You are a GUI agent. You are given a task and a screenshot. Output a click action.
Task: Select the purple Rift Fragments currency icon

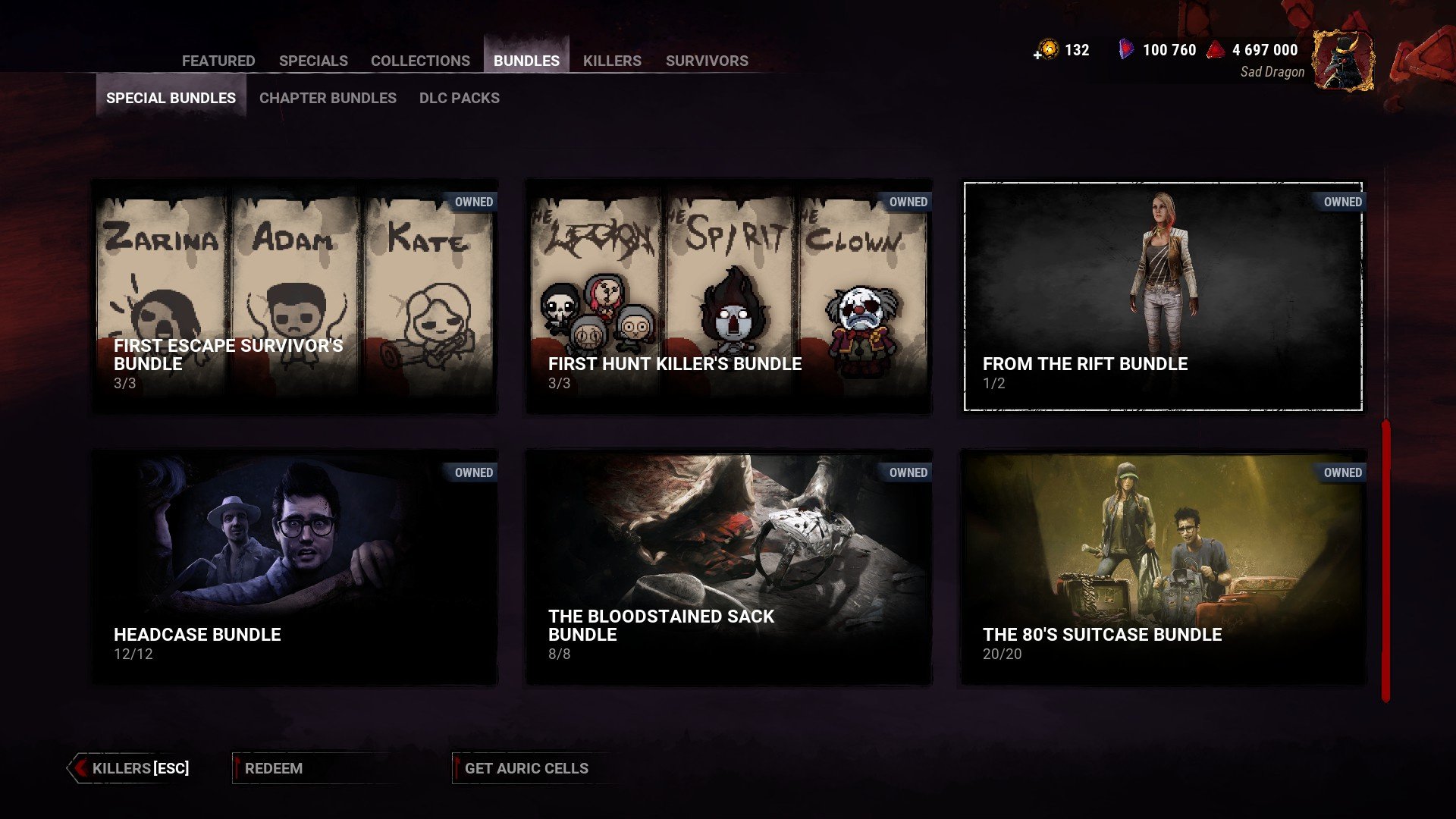1125,50
